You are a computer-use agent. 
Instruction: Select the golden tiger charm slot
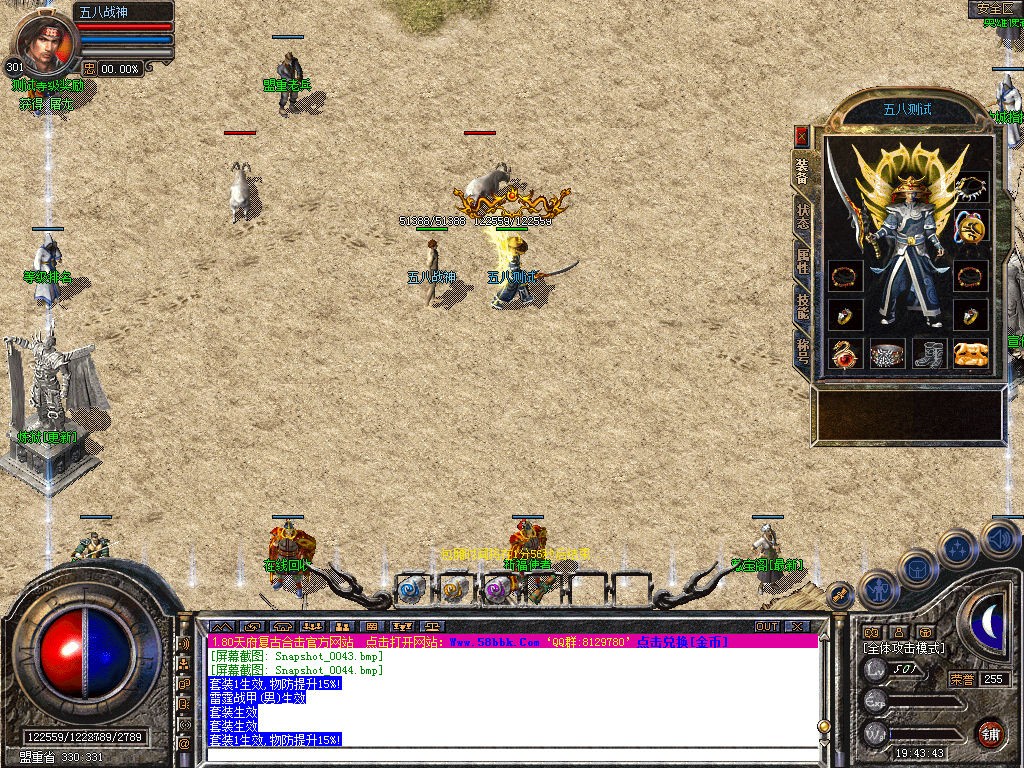coord(971,355)
